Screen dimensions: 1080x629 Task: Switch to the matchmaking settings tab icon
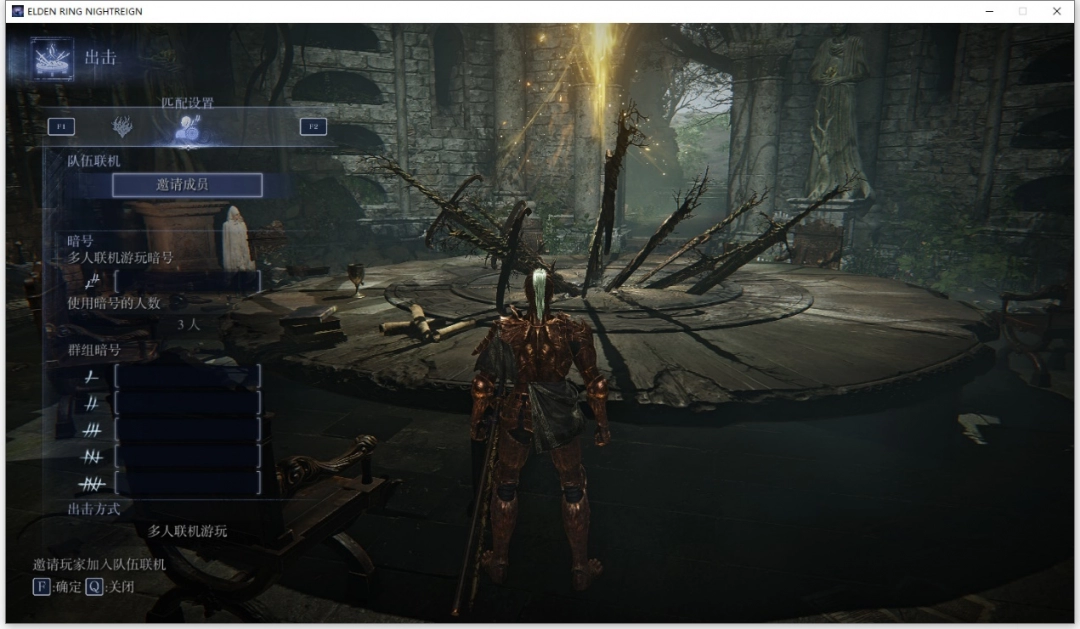coord(186,127)
